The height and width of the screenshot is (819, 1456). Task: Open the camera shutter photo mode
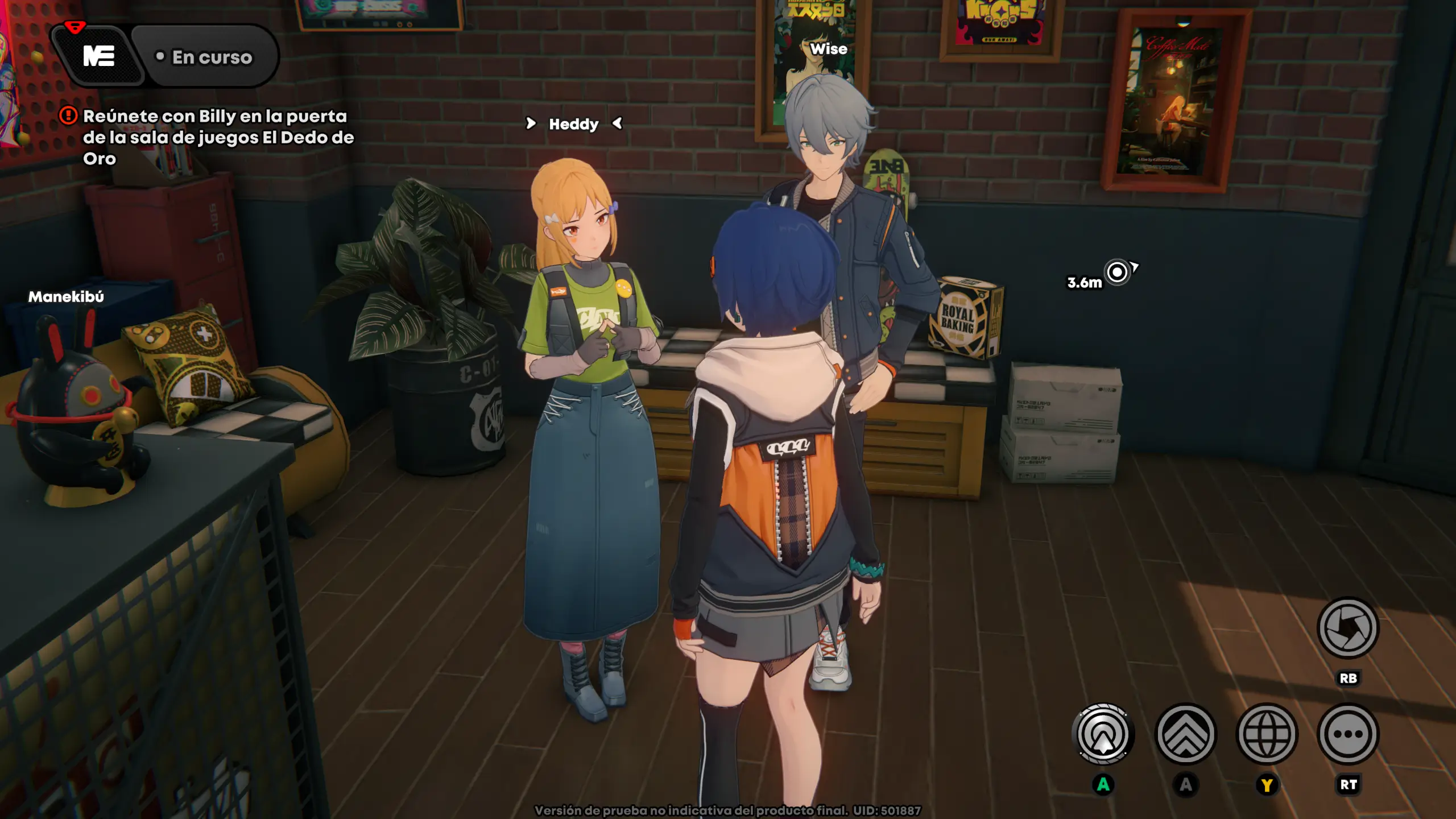[1347, 628]
